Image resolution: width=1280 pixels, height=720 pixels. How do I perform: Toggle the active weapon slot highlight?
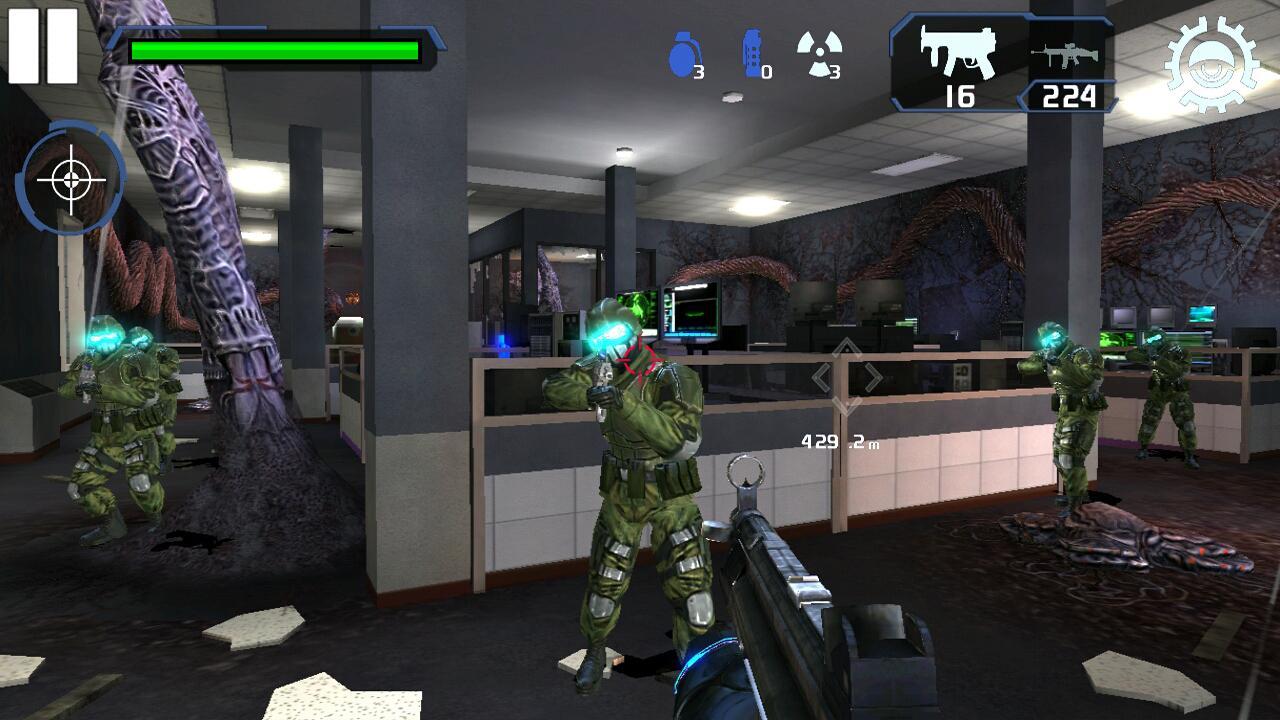pyautogui.click(x=955, y=60)
